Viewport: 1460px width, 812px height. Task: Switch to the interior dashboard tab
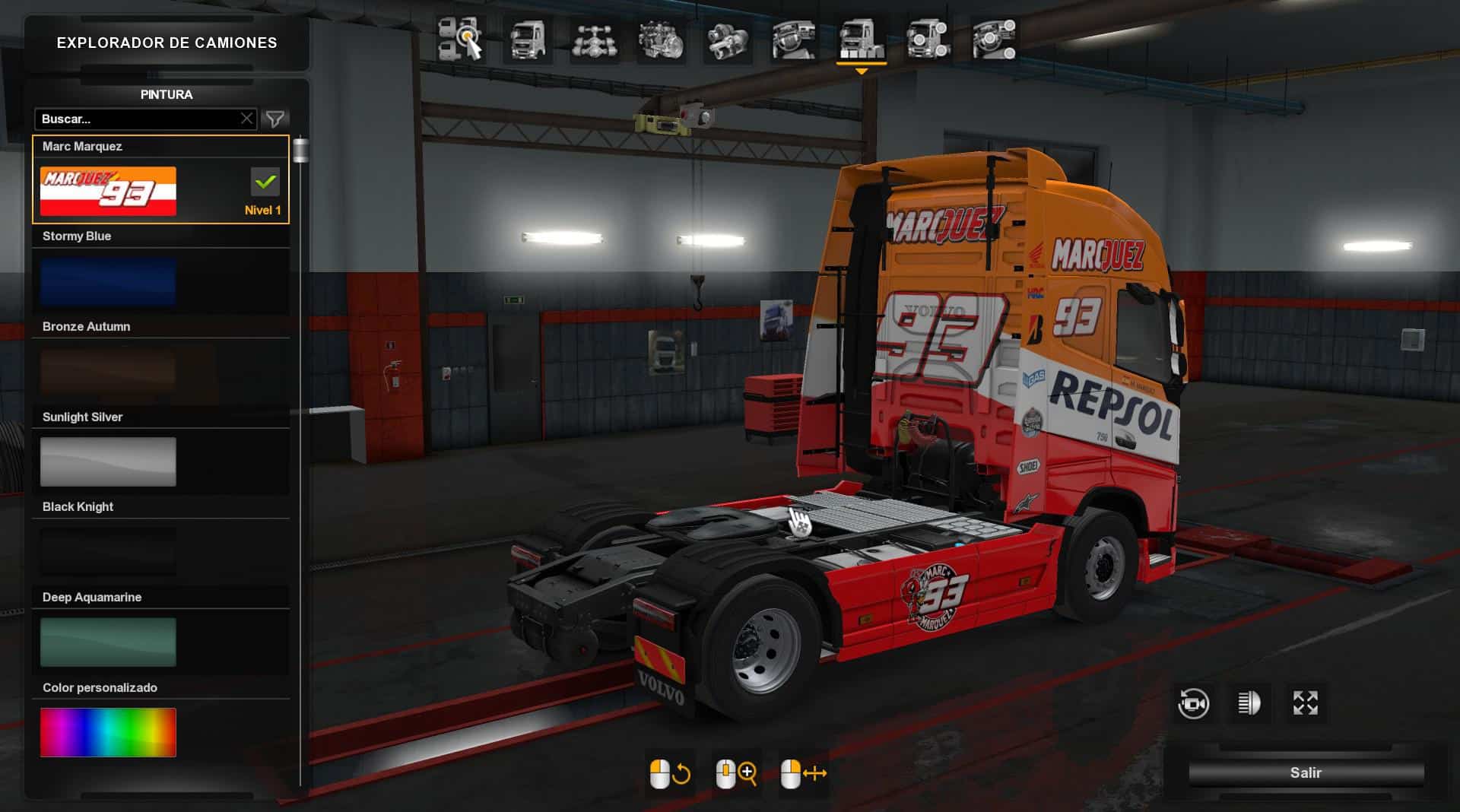point(794,39)
